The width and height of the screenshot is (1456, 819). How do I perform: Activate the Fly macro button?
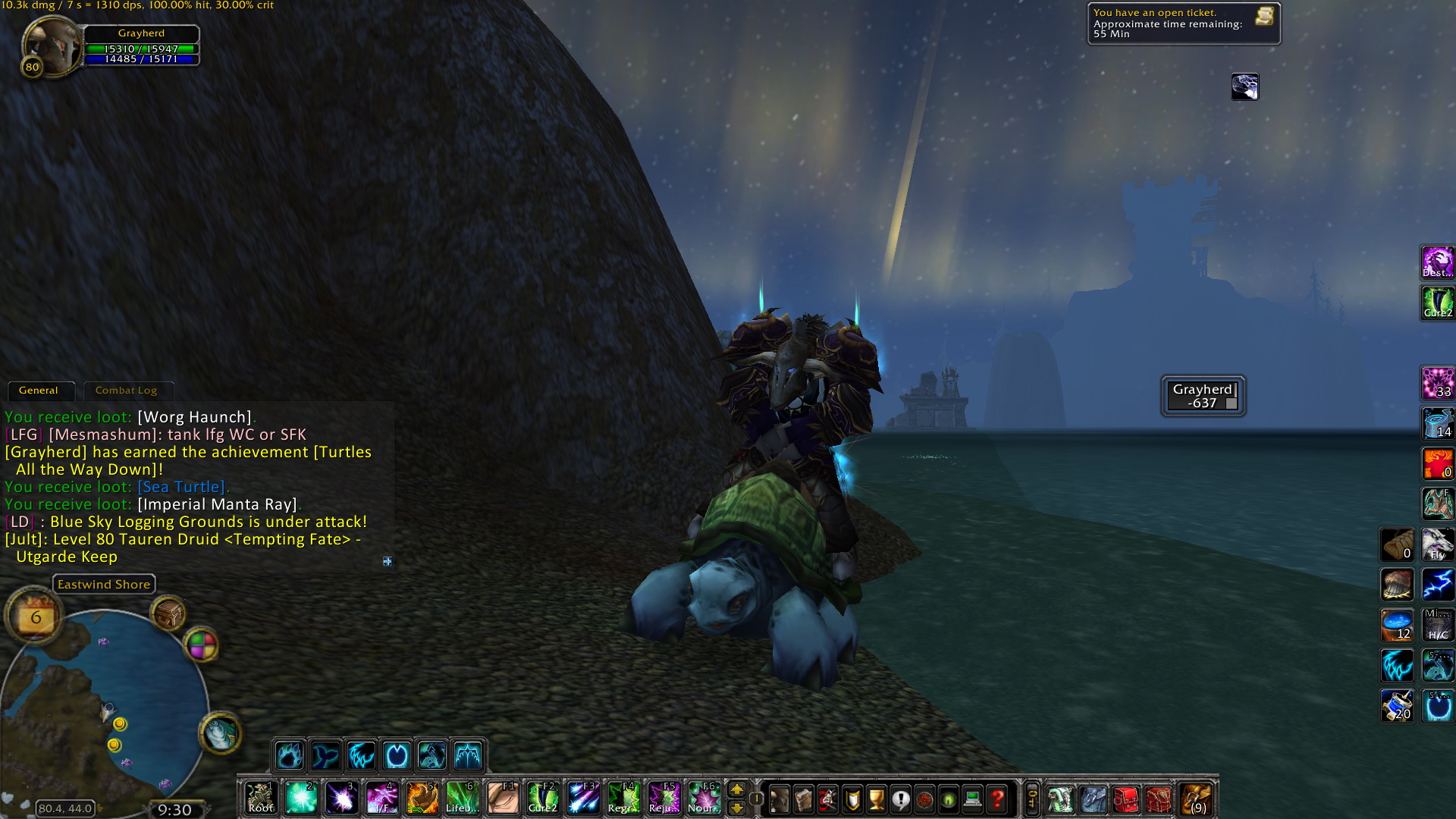(1437, 544)
